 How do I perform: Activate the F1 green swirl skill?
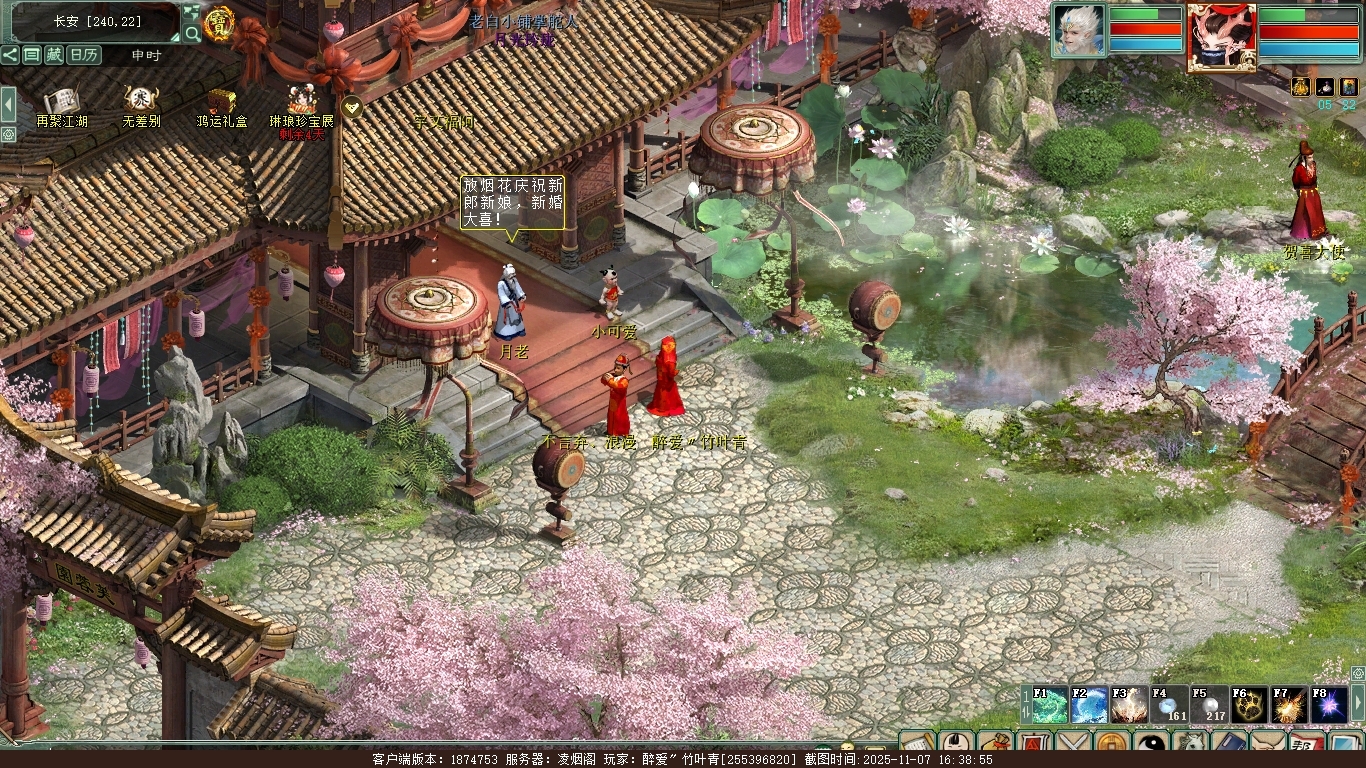(1050, 705)
